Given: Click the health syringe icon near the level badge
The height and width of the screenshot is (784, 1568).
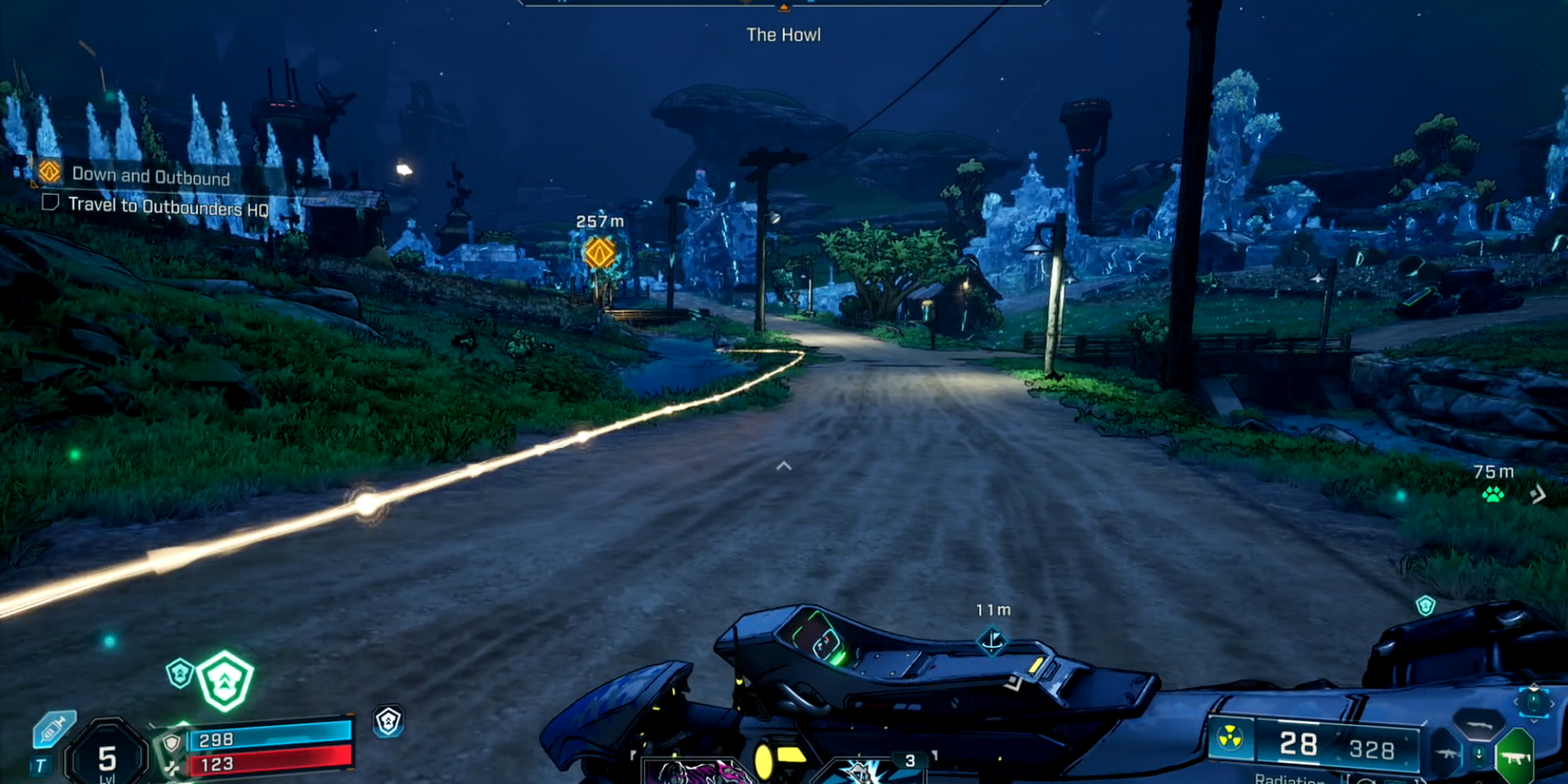Looking at the screenshot, I should 53,730.
